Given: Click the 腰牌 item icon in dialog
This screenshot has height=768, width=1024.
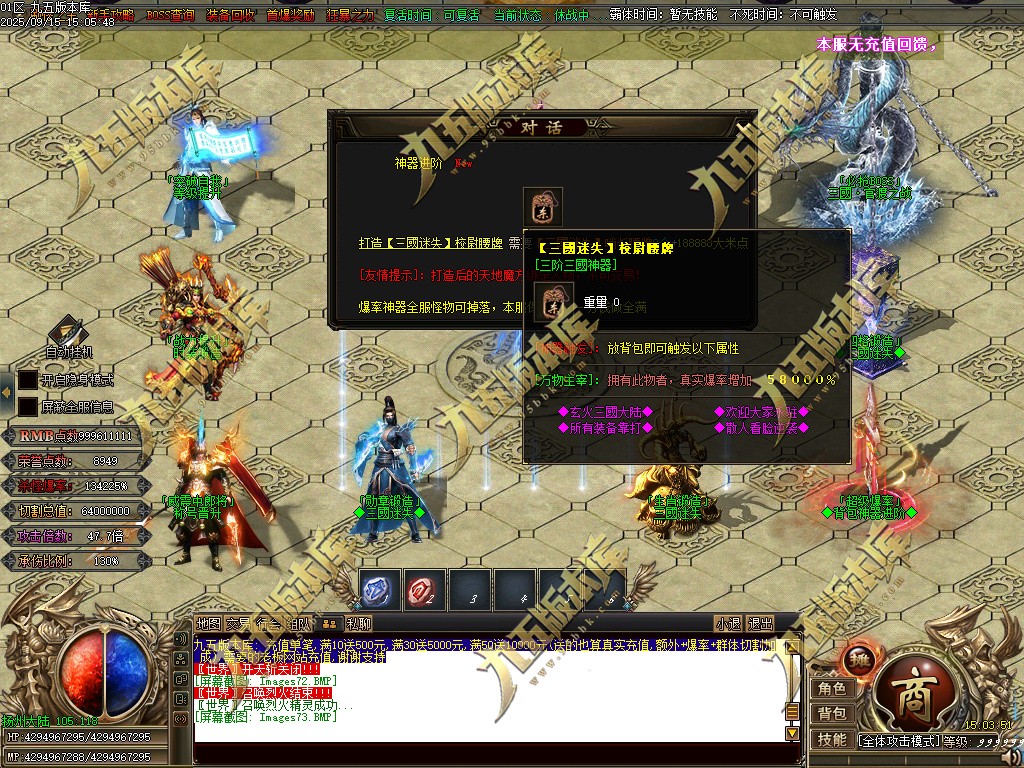Looking at the screenshot, I should [x=543, y=206].
